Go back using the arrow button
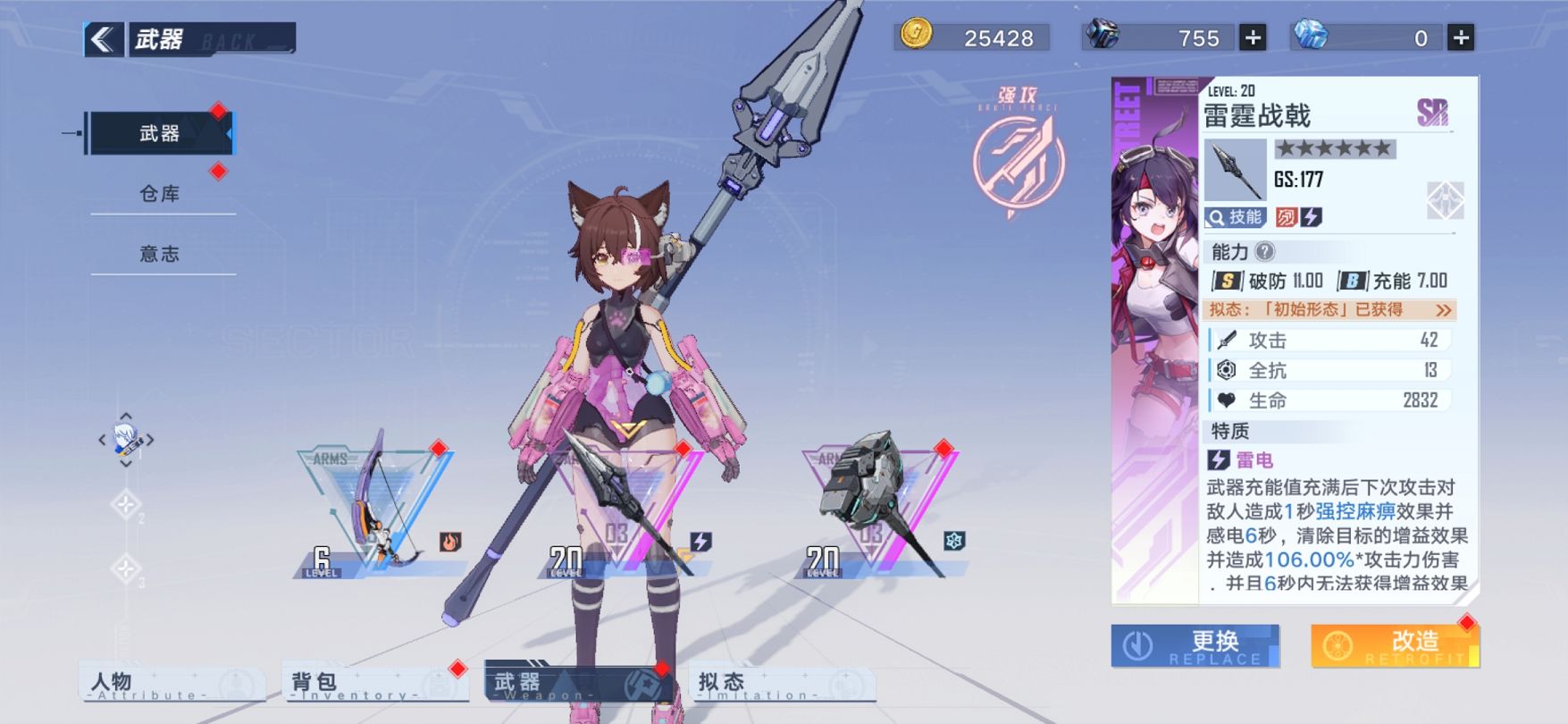 104,39
